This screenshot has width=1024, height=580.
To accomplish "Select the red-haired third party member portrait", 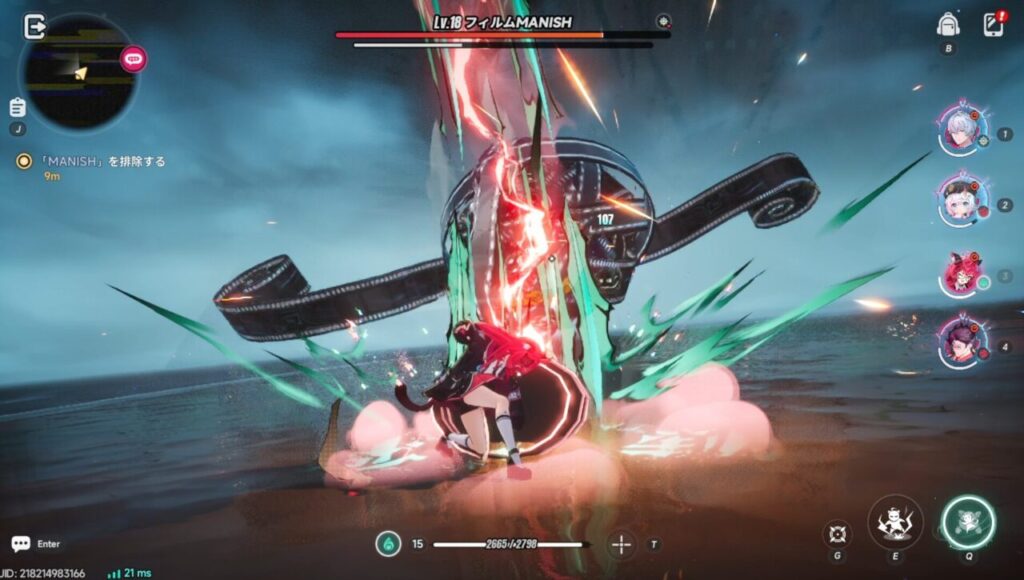I will pos(962,273).
